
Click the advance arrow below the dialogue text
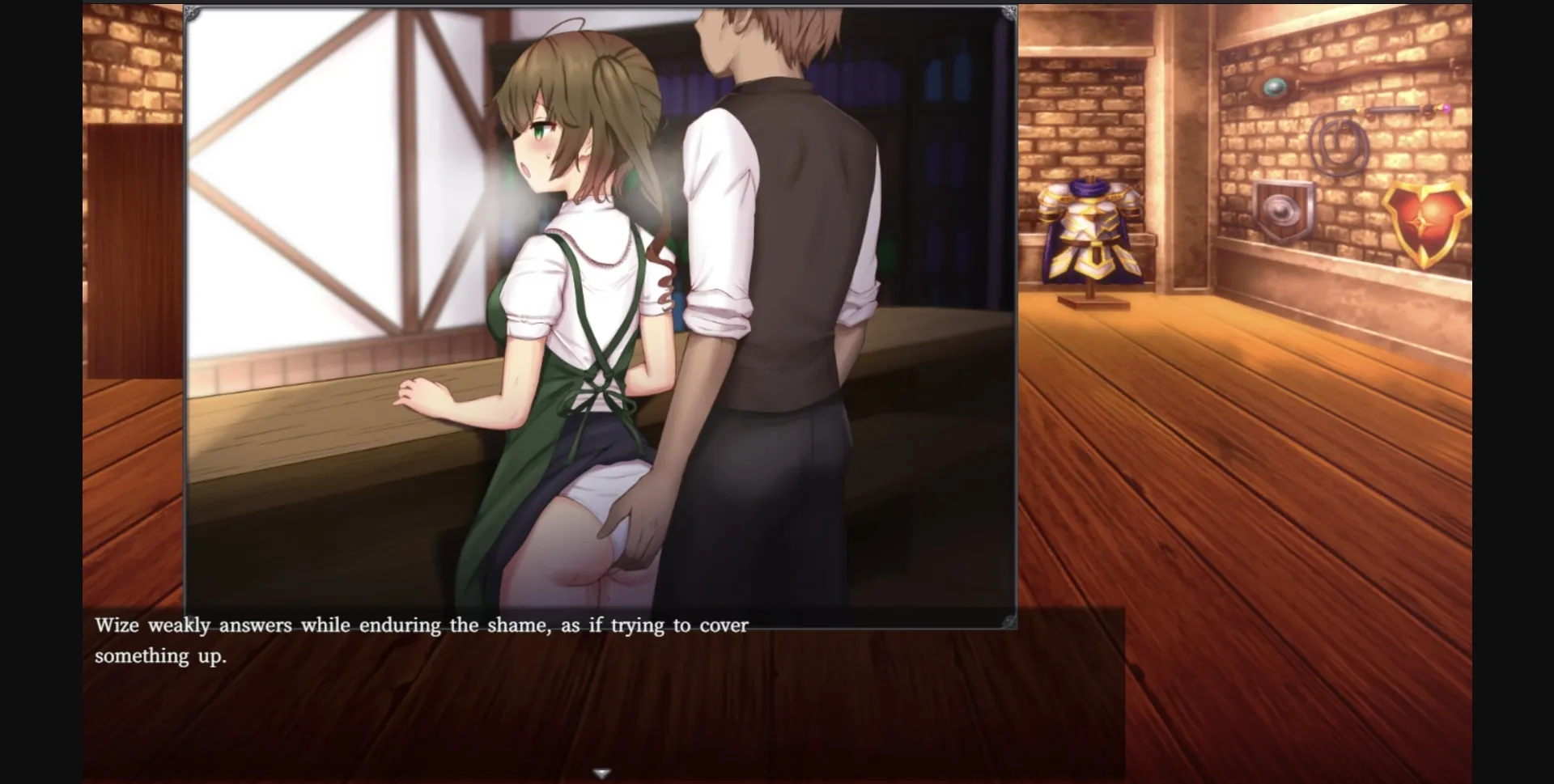click(x=602, y=773)
